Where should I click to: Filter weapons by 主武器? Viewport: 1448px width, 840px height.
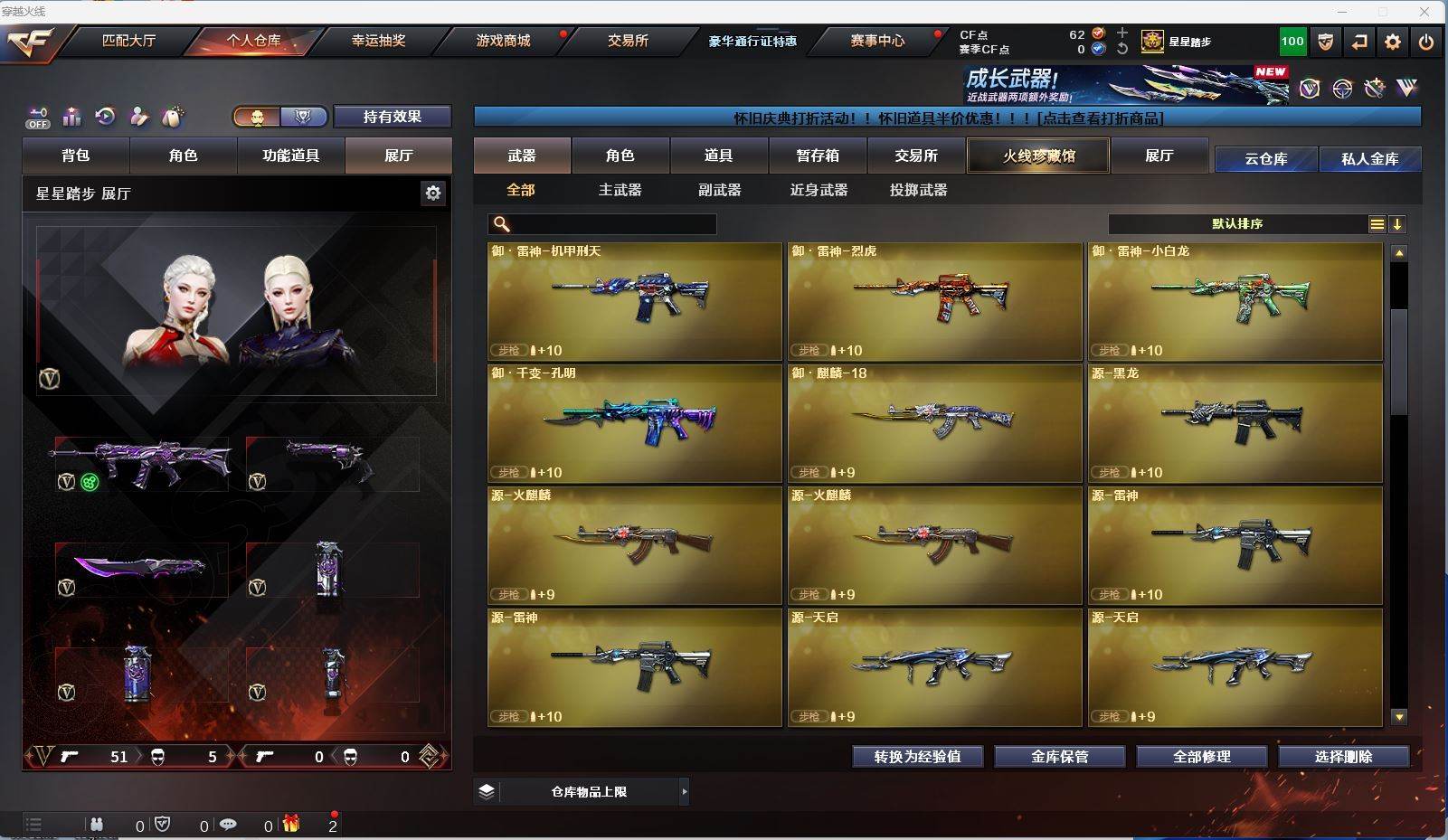point(620,190)
